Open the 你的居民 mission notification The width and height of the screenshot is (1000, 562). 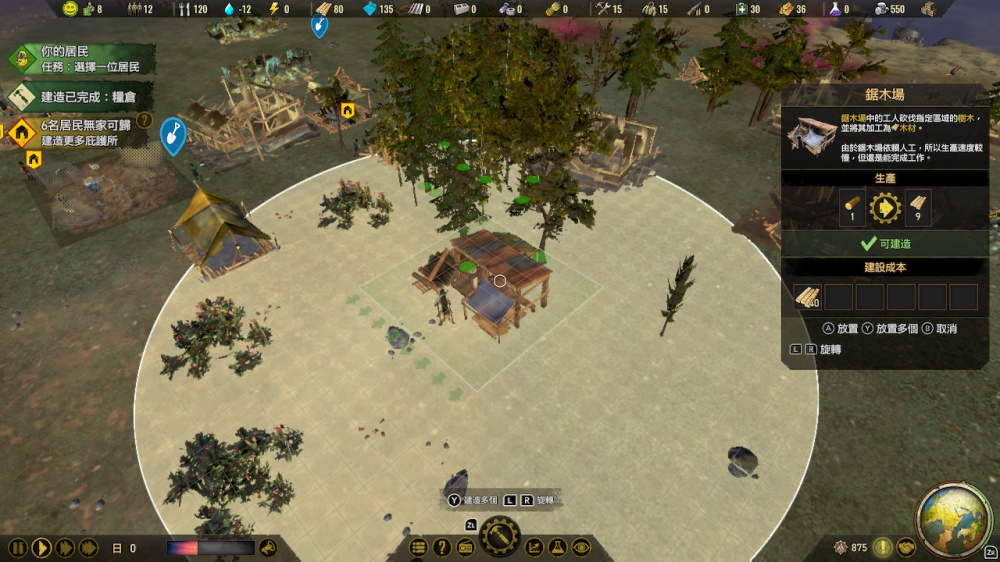click(80, 60)
